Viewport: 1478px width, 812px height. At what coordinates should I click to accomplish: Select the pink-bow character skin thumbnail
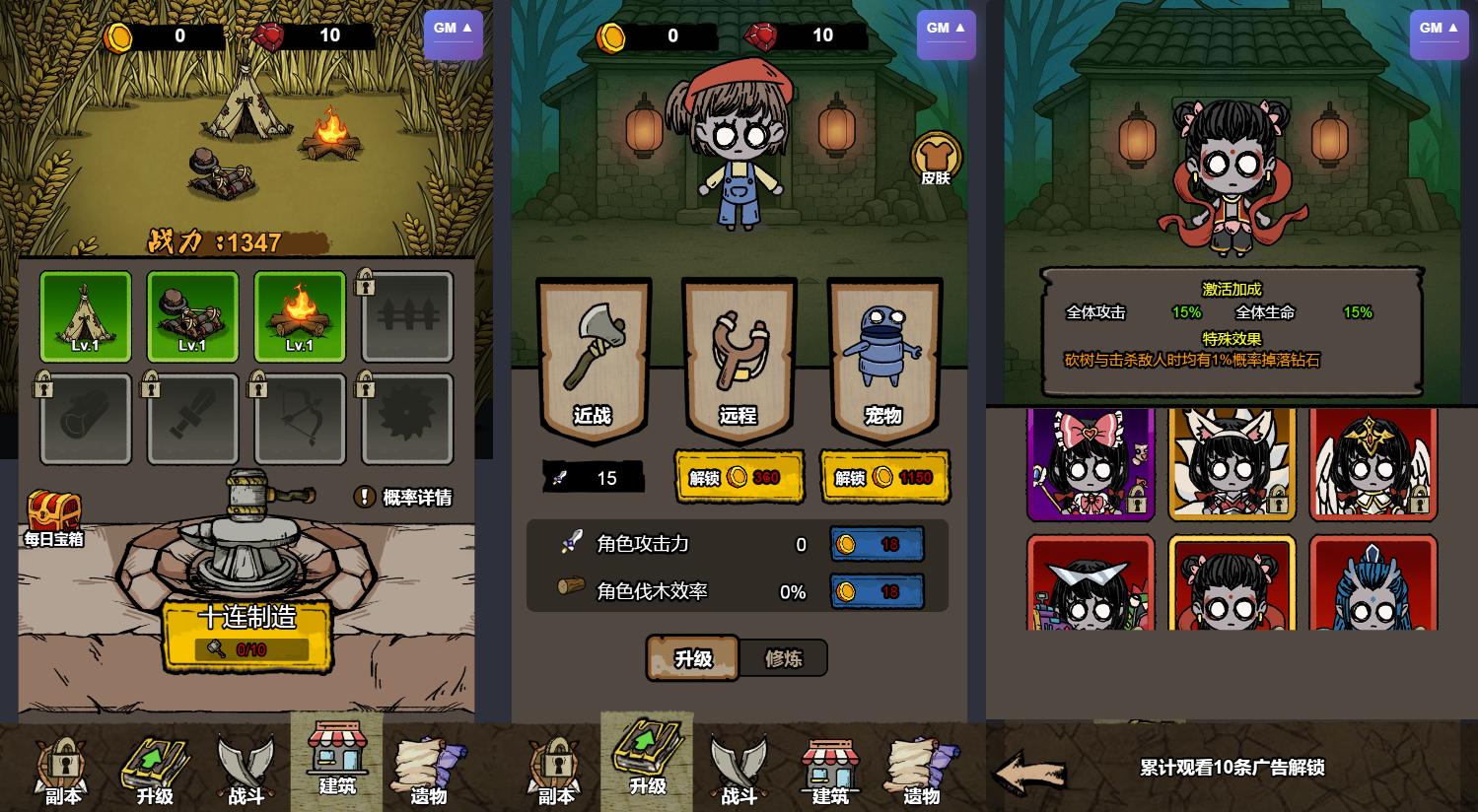pyautogui.click(x=1091, y=465)
